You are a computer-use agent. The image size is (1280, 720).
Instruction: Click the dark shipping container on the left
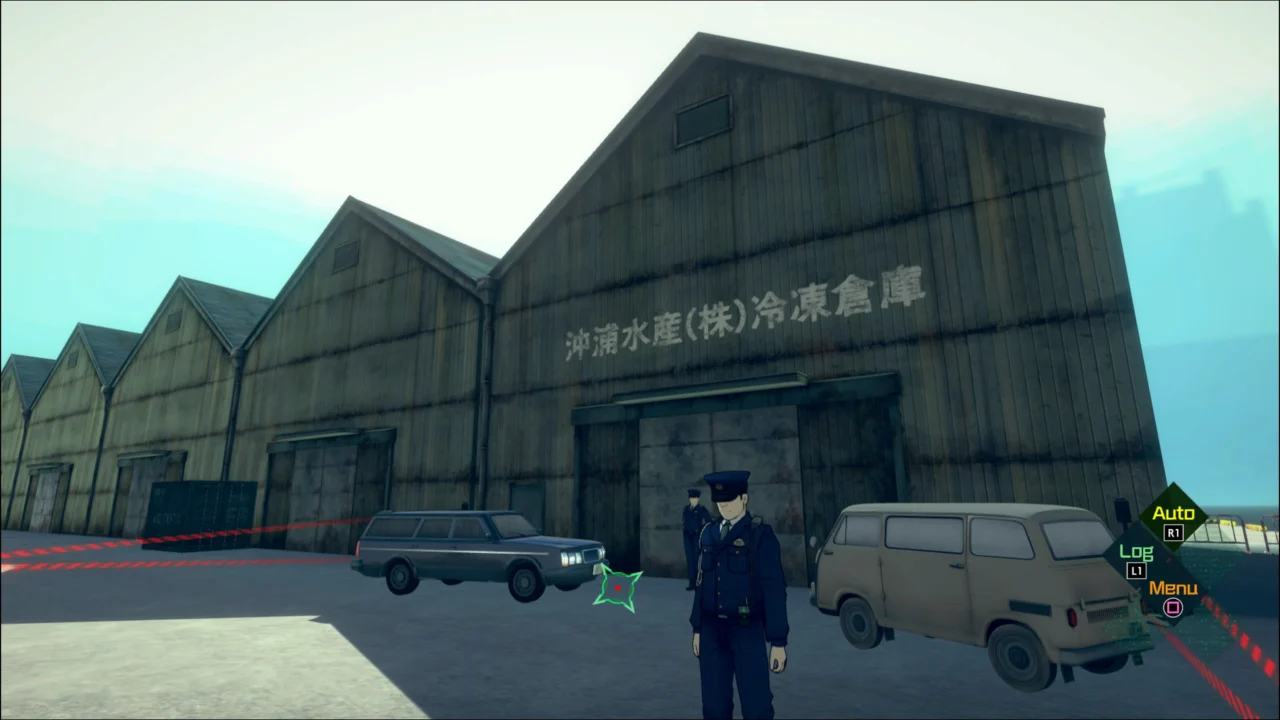click(200, 515)
